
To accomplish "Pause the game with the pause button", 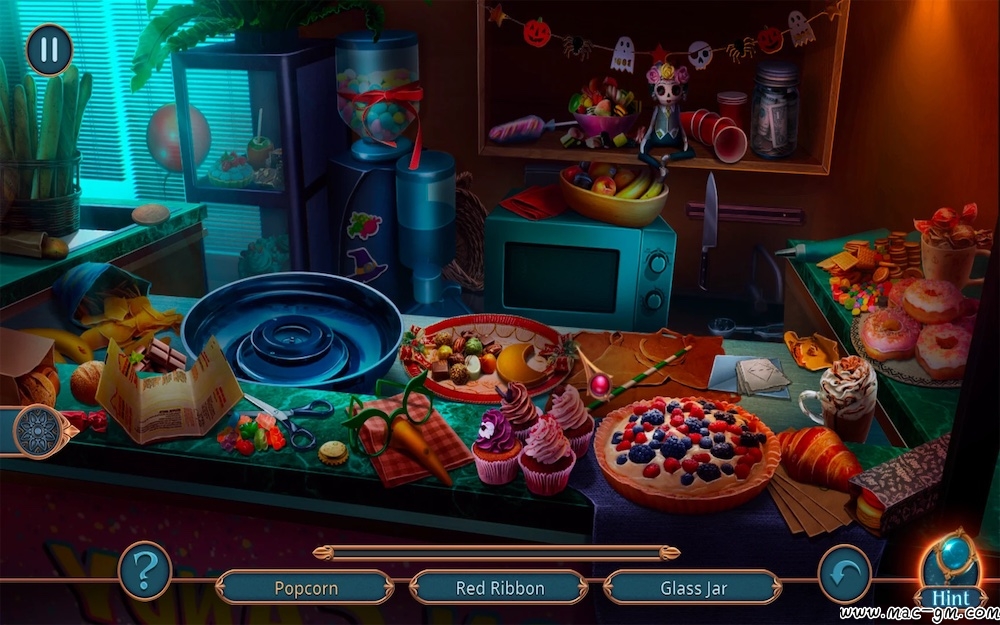I will coord(48,49).
